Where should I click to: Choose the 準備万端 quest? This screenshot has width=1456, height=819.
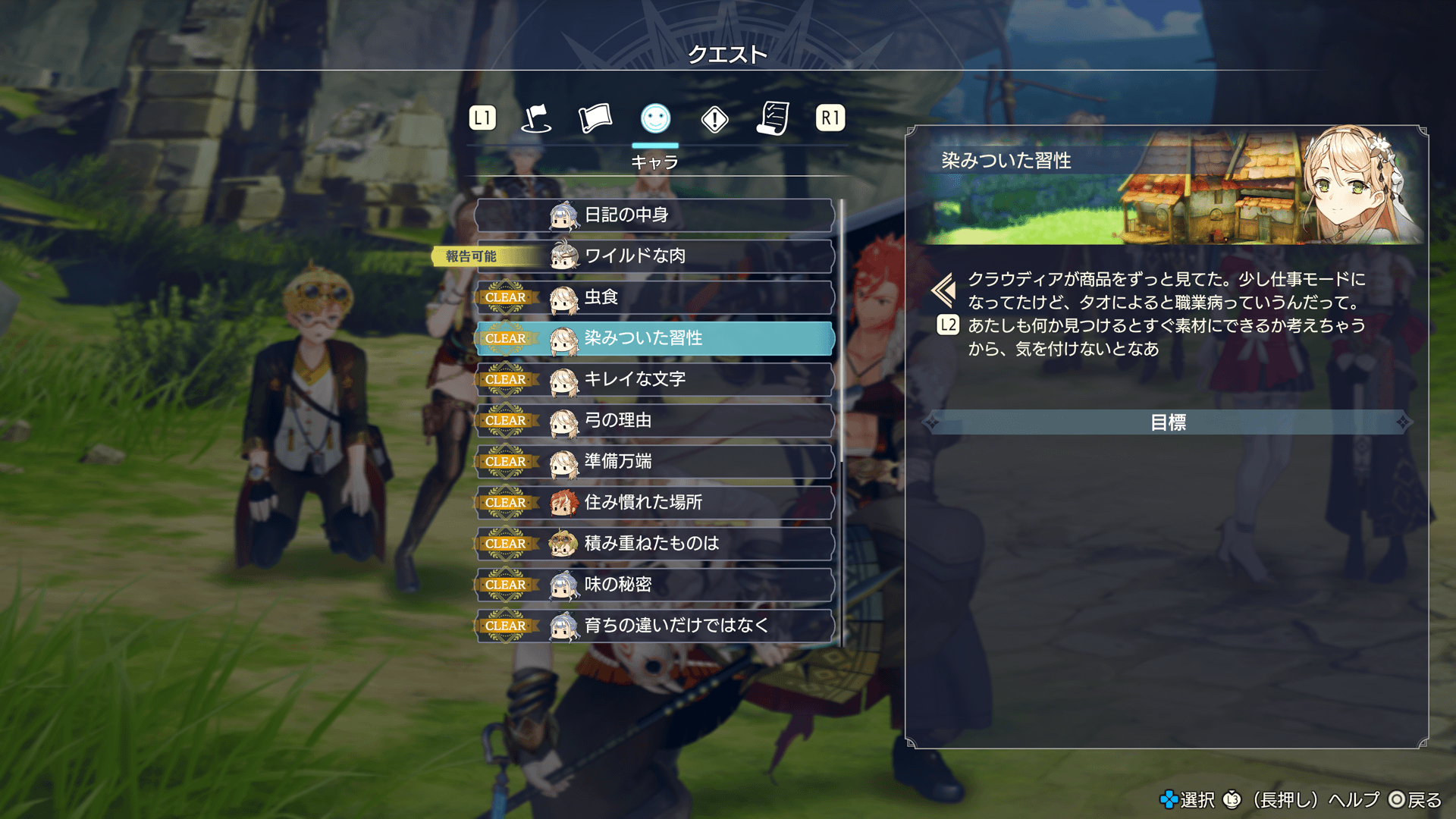pos(654,461)
